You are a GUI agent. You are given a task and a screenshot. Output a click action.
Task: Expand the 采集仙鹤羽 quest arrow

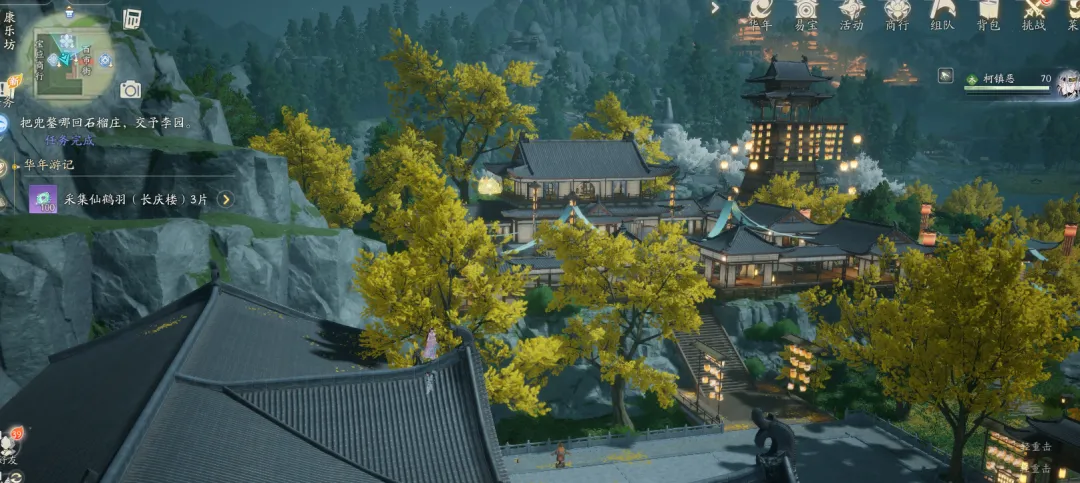(226, 199)
